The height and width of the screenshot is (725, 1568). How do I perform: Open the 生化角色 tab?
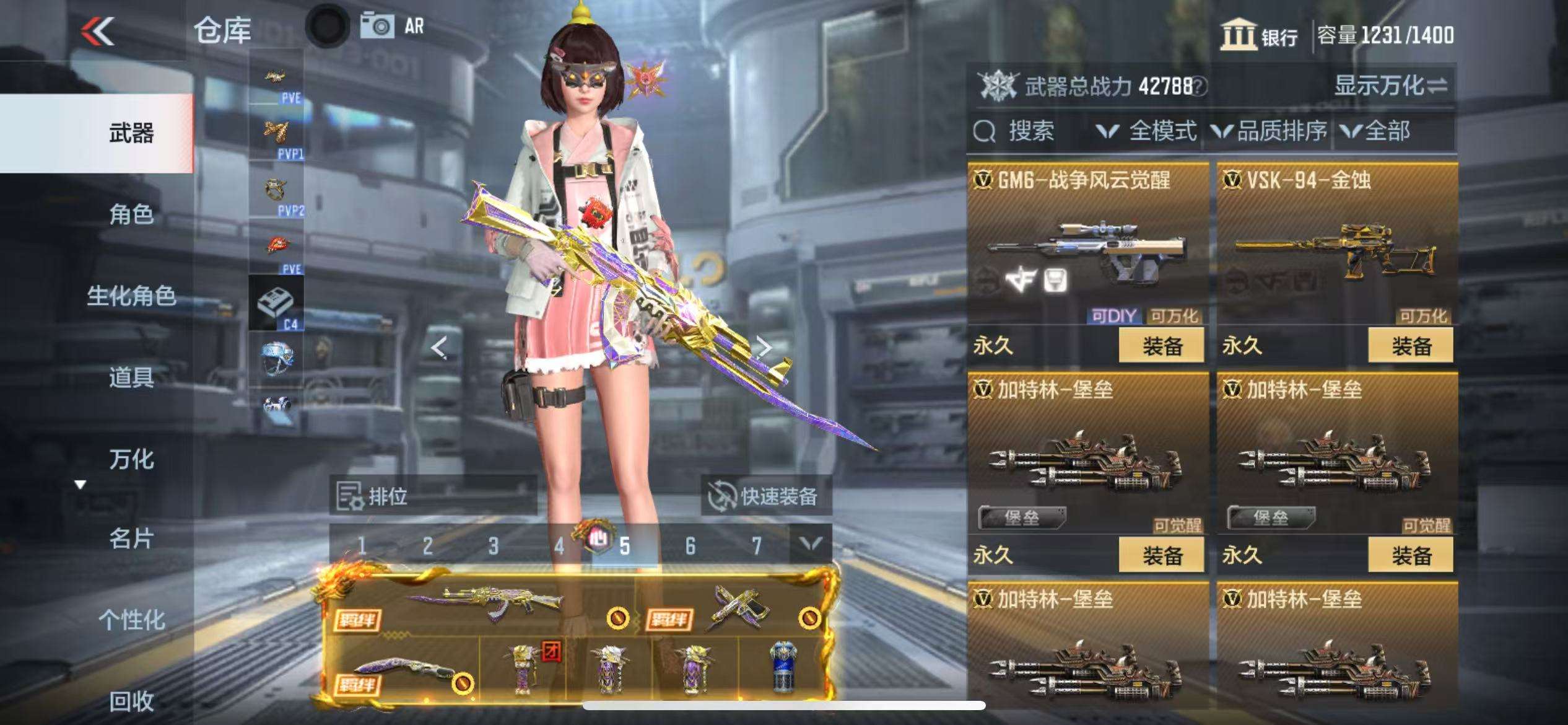[x=131, y=296]
